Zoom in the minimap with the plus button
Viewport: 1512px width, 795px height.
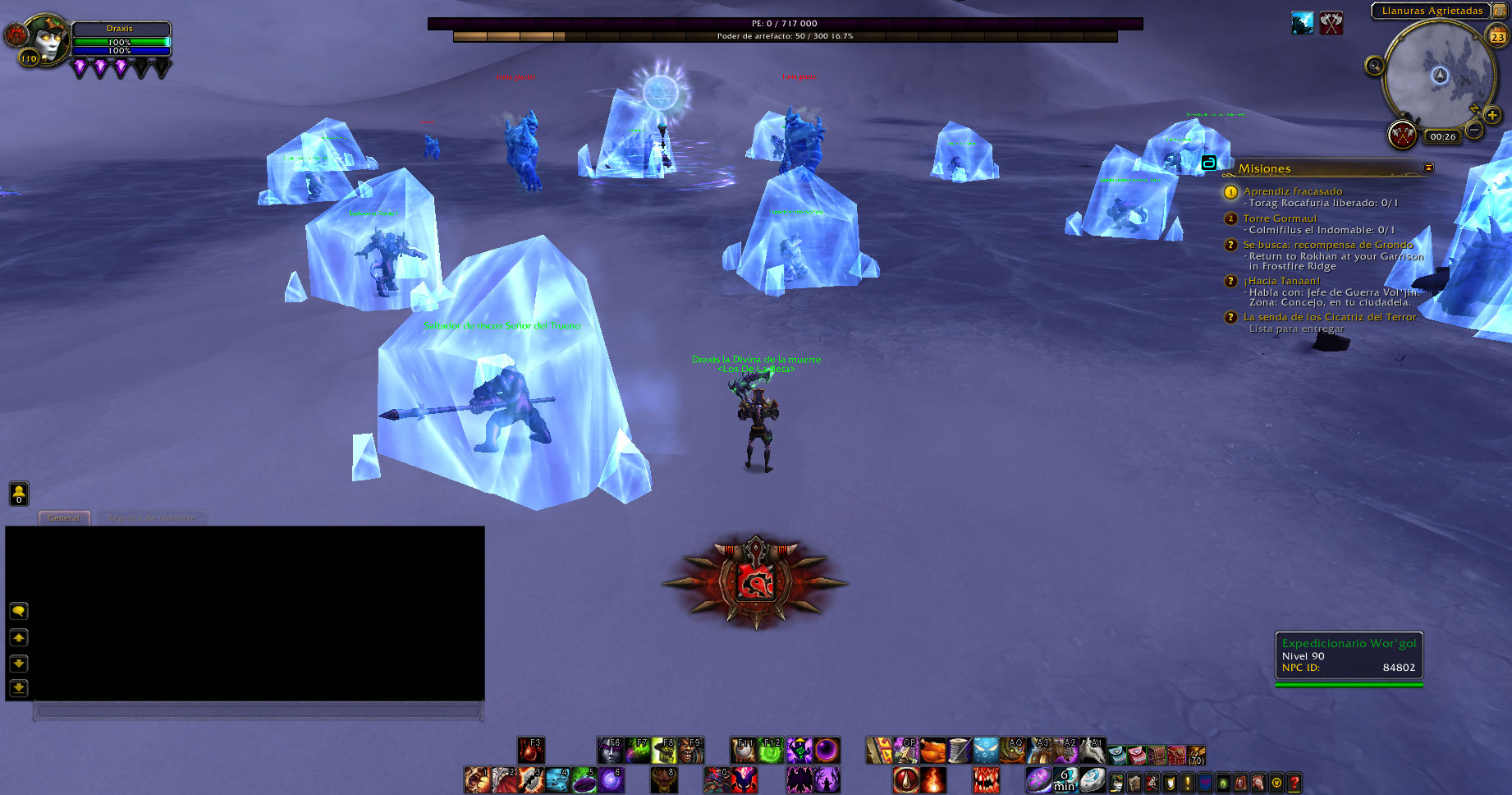1492,116
